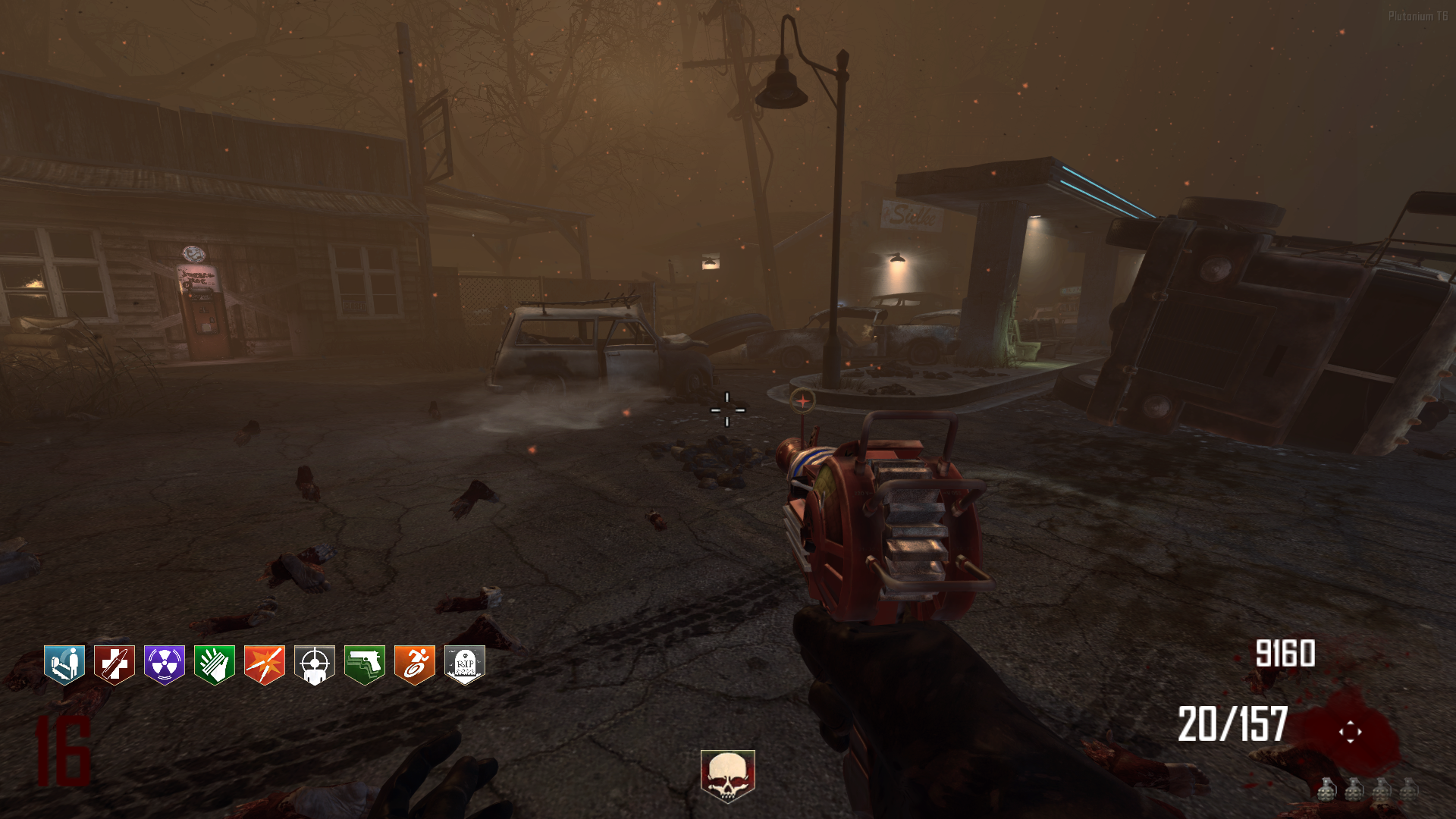Select the Tombstone RIP perk icon
Viewport: 1456px width, 819px height.
465,665
